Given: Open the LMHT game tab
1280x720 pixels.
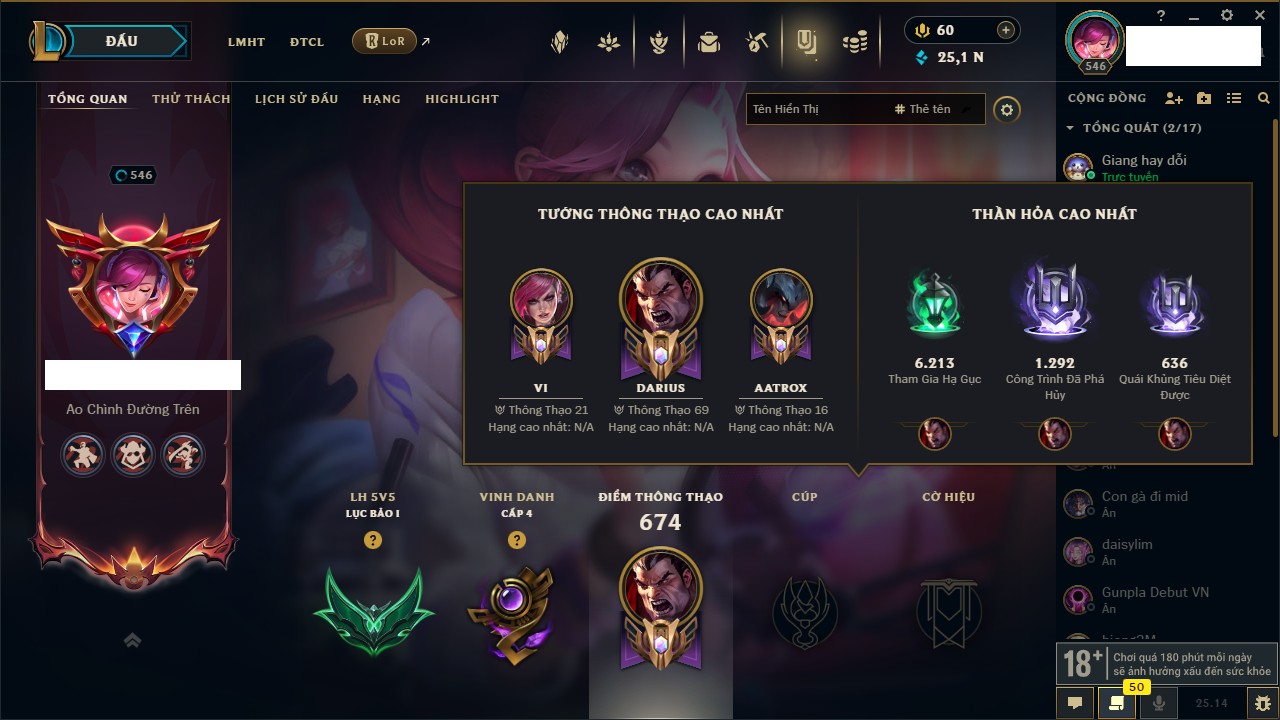Looking at the screenshot, I should [x=246, y=42].
